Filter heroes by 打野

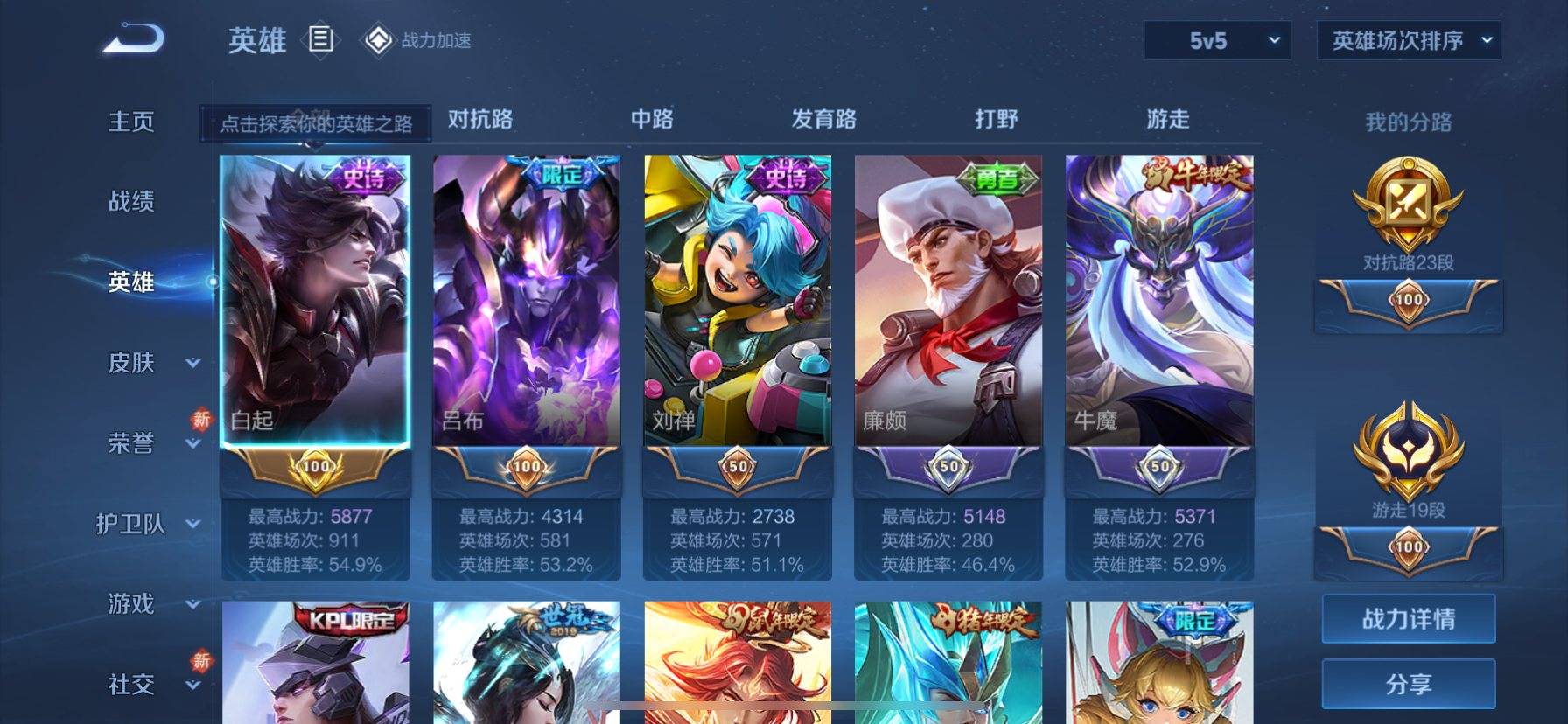point(996,119)
